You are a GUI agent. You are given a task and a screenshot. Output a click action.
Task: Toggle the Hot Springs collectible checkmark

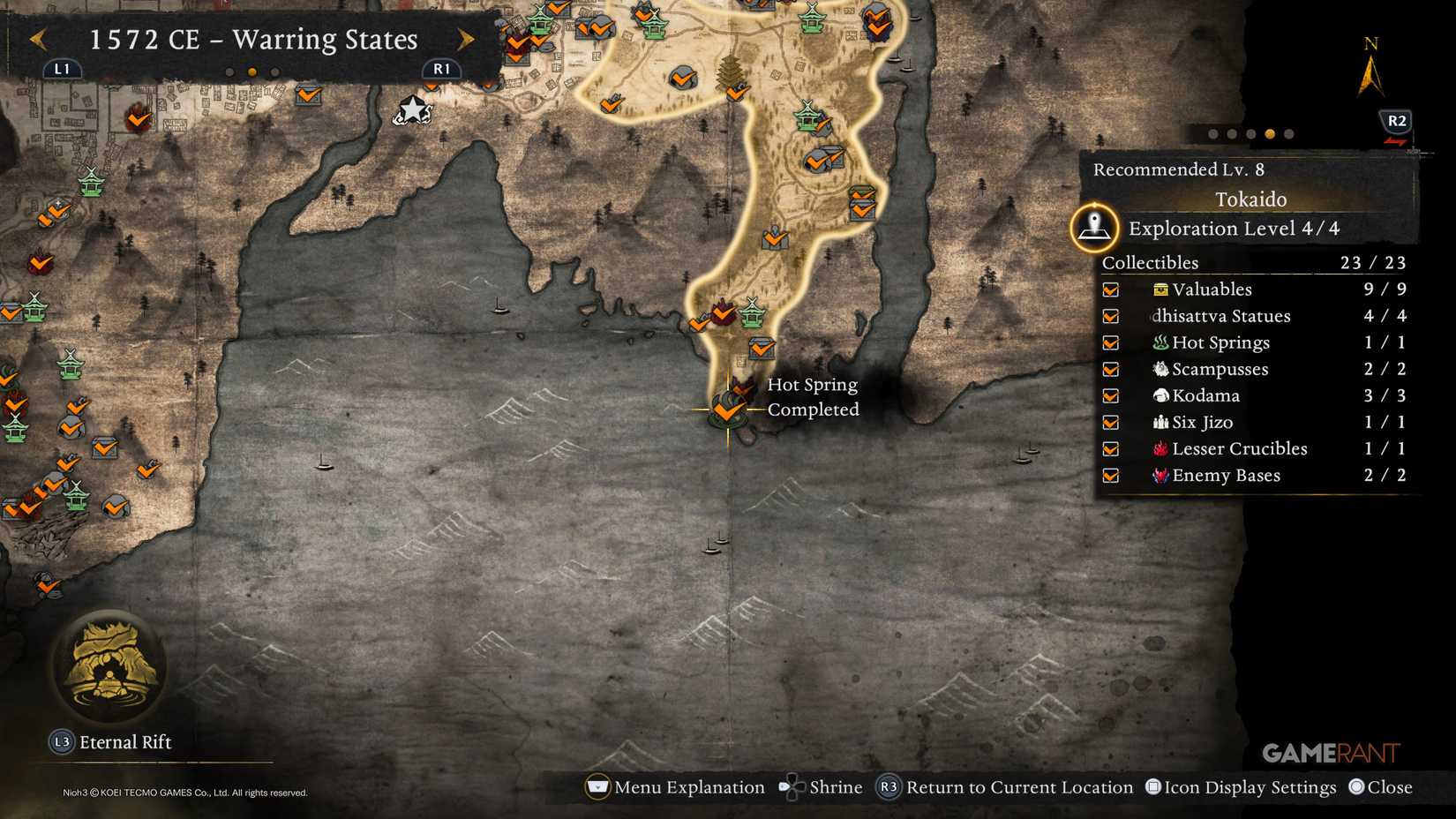1110,342
